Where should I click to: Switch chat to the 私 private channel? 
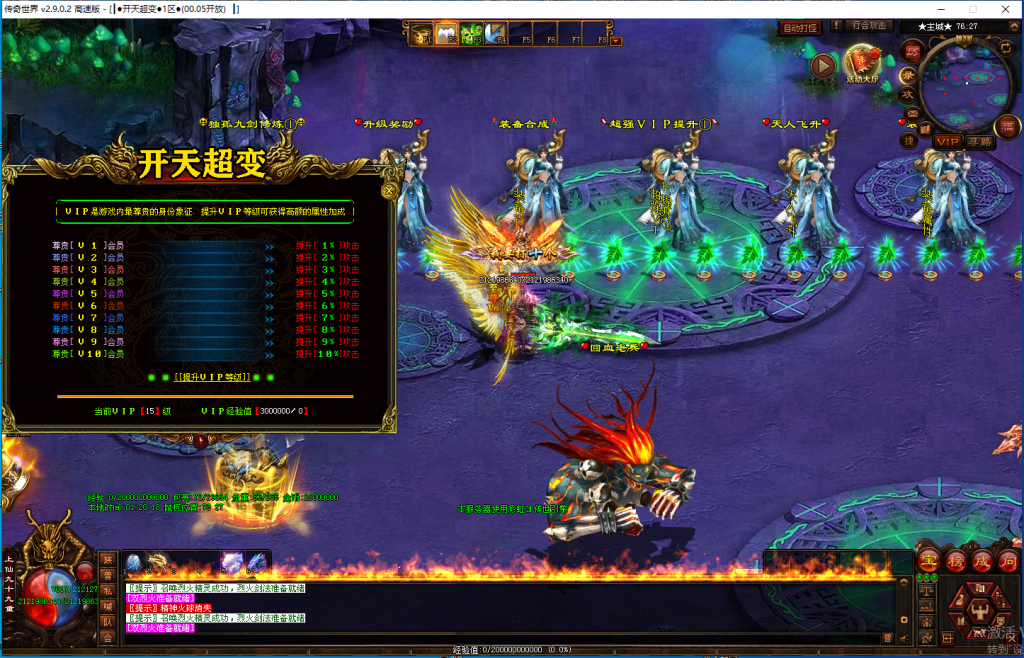pos(107,592)
